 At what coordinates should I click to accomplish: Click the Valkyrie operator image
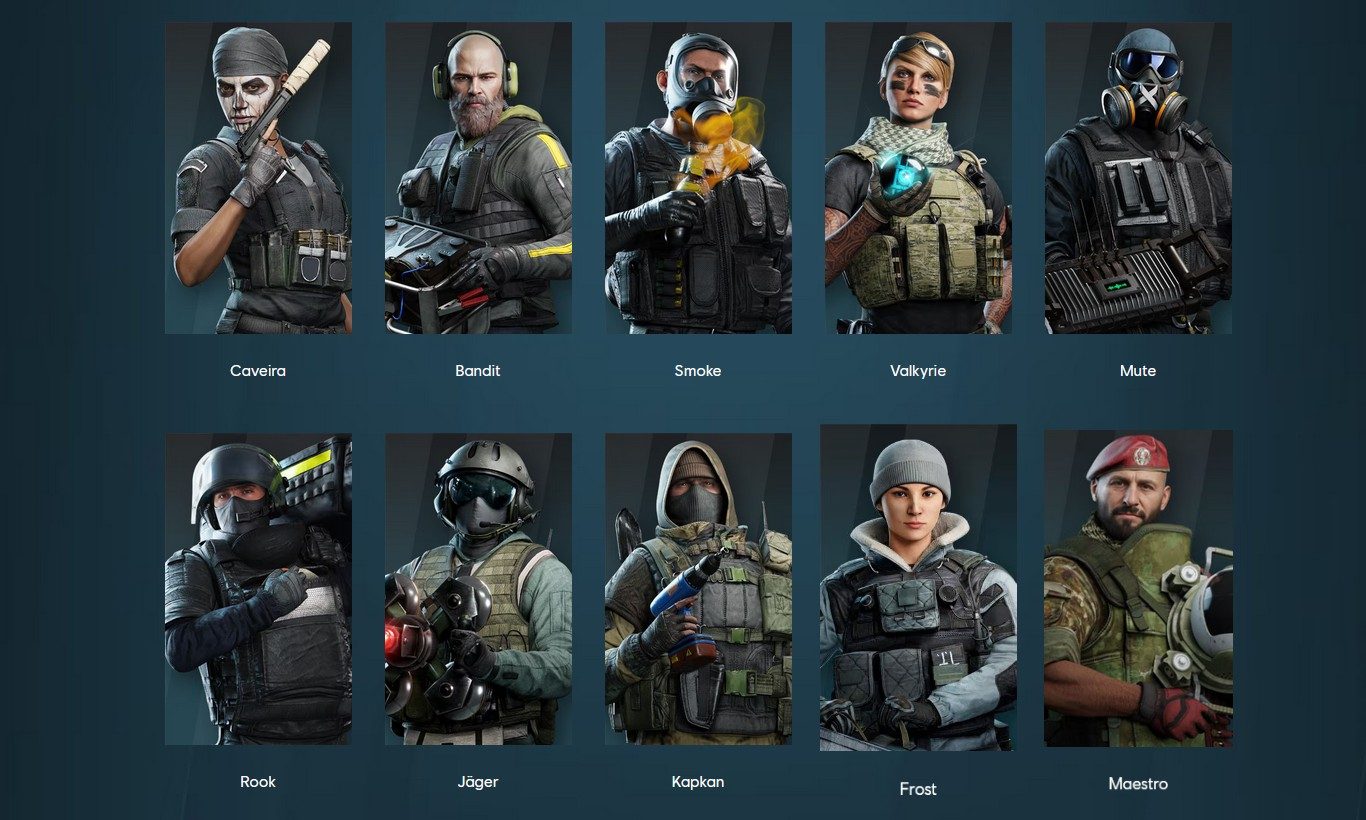[918, 177]
